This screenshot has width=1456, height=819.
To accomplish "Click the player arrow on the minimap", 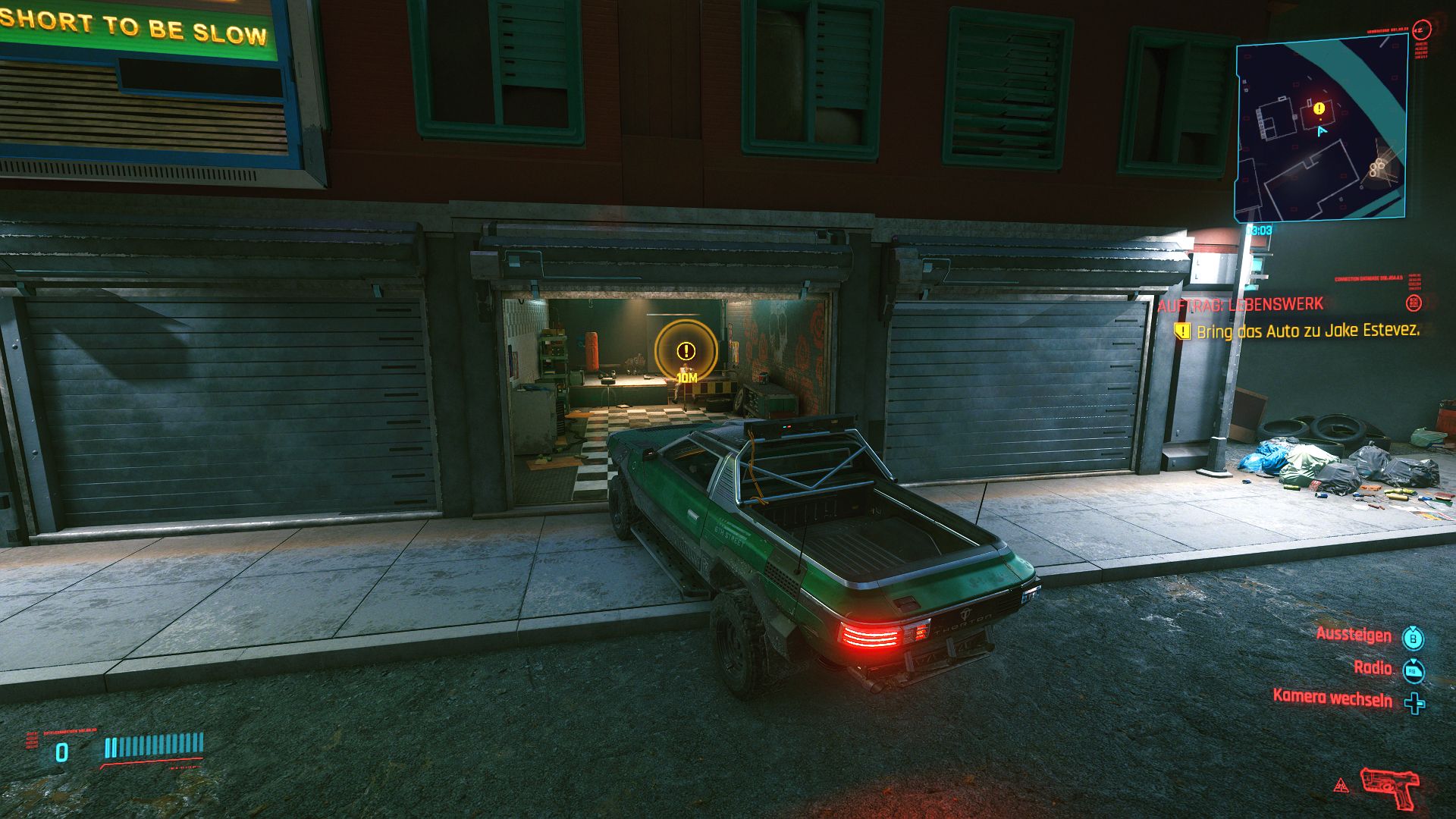I will pos(1323,132).
